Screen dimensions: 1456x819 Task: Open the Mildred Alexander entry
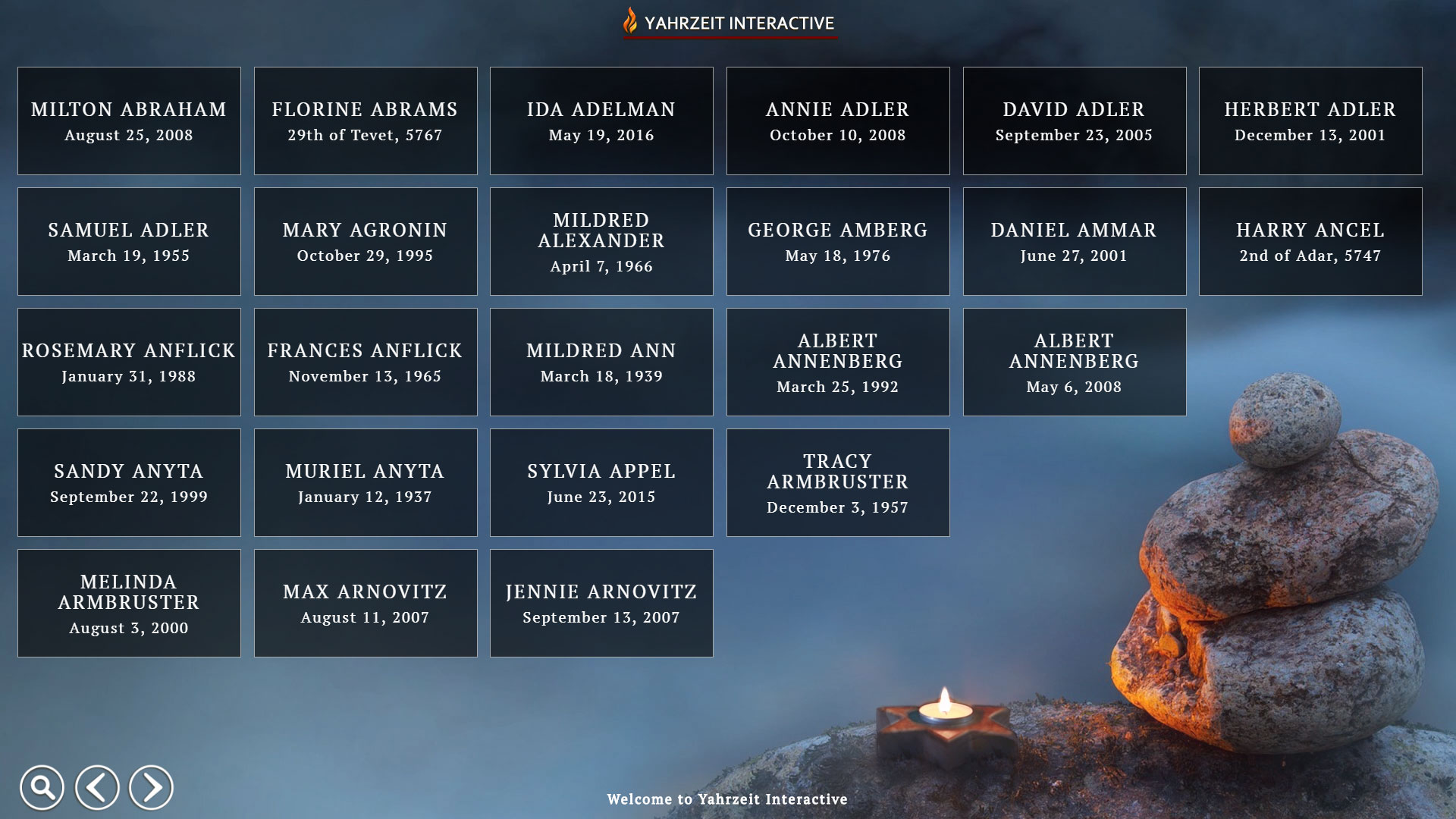(x=601, y=242)
